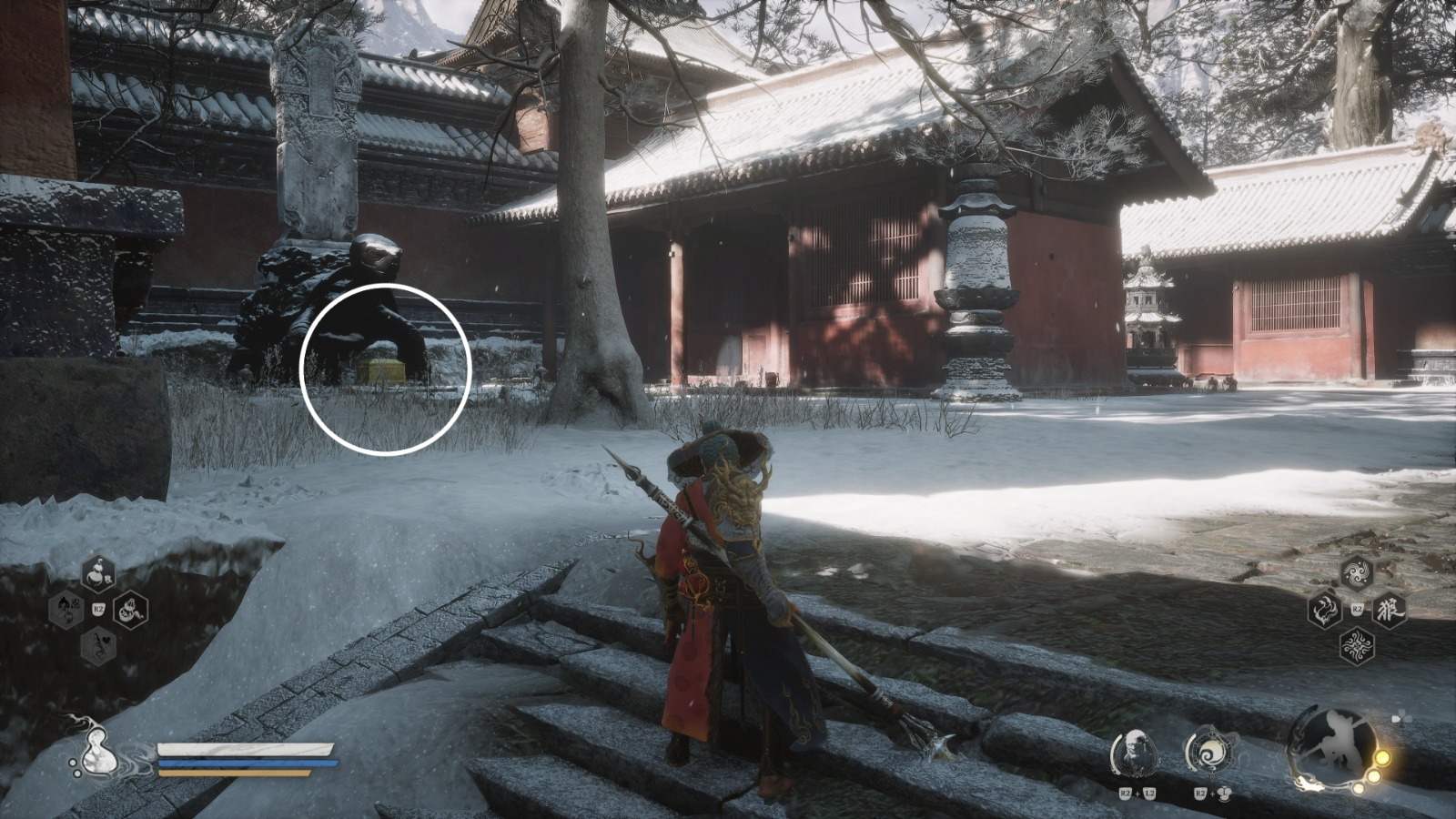Click the R2+L2 transformation portrait
The height and width of the screenshot is (819, 1456).
tap(1137, 751)
